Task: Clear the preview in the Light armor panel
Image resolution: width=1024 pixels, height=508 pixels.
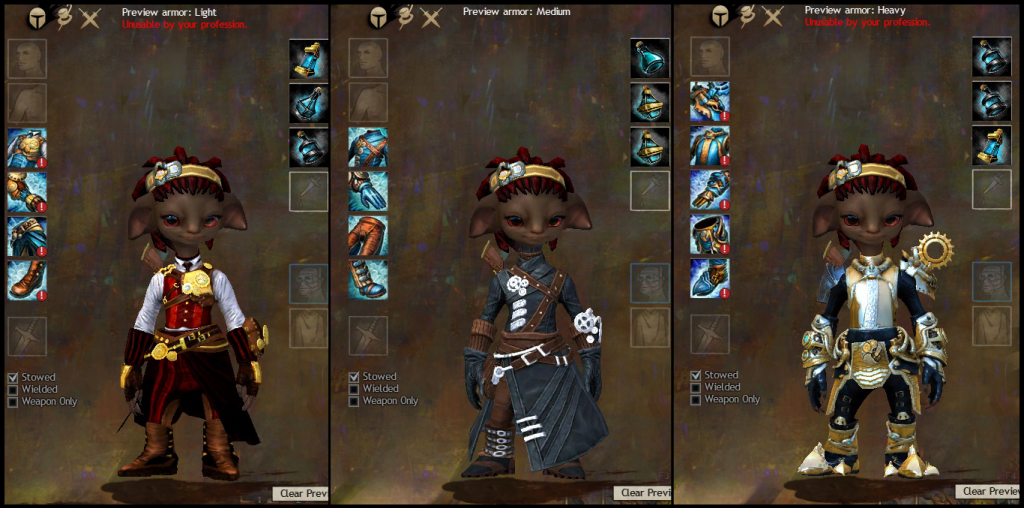Action: click(x=301, y=493)
